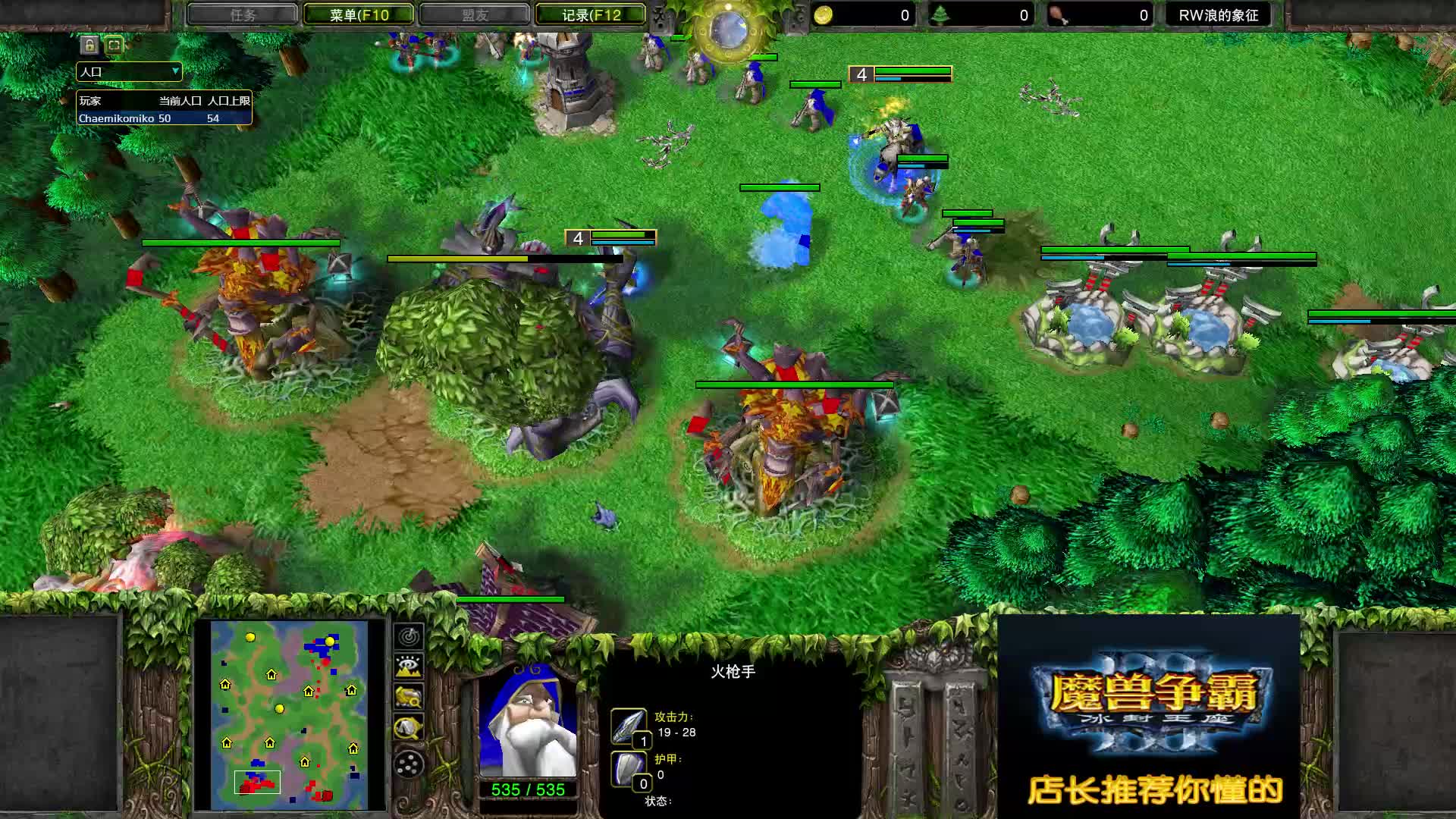This screenshot has height=819, width=1456.
Task: Click the terrain view eye icon beside minimap
Action: [x=407, y=666]
